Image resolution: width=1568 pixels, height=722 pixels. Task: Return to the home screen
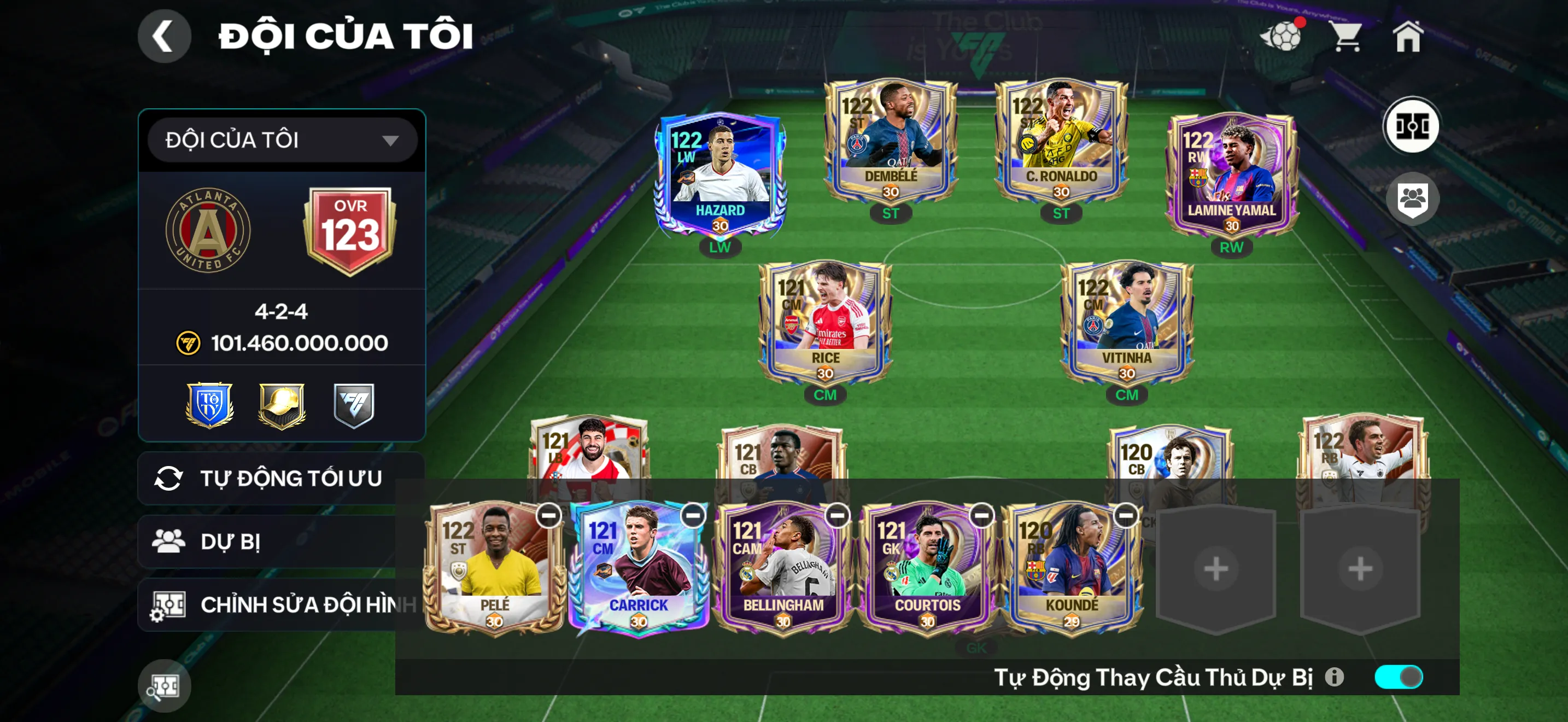tap(1408, 37)
